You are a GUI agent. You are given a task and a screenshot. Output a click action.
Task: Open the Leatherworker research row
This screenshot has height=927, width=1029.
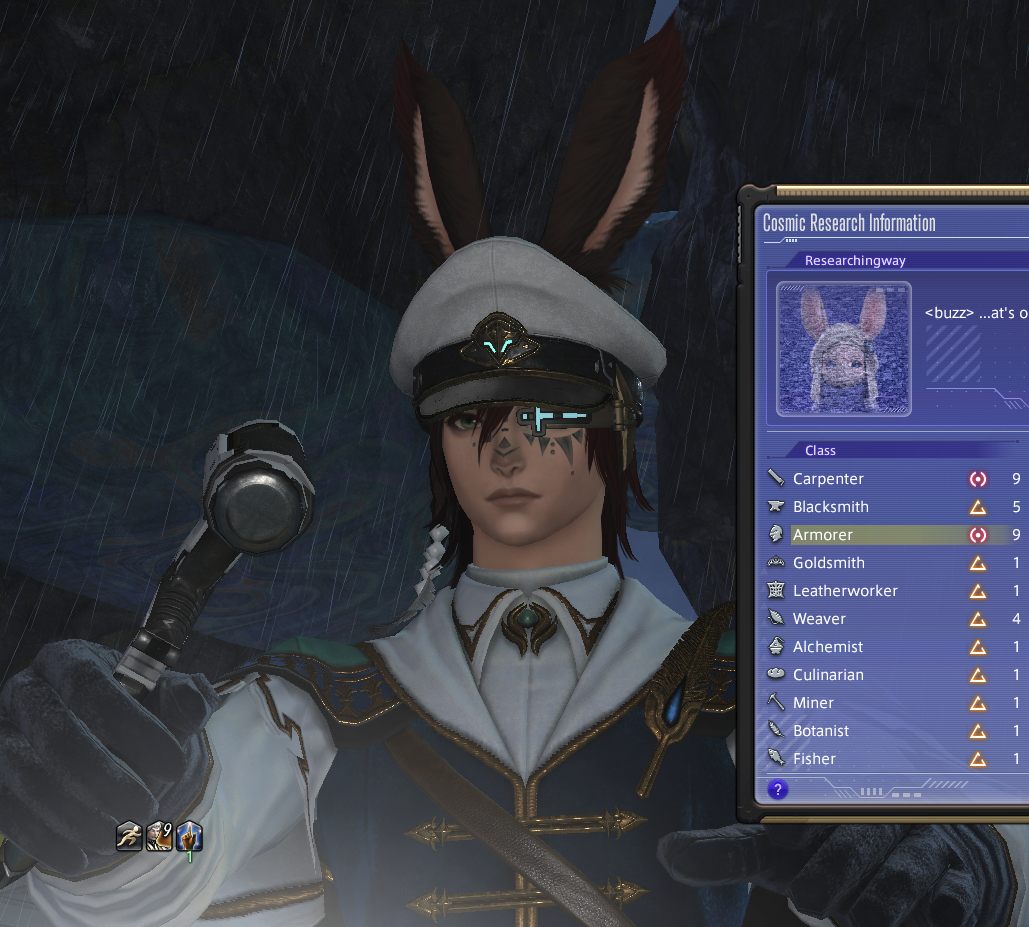(845, 591)
